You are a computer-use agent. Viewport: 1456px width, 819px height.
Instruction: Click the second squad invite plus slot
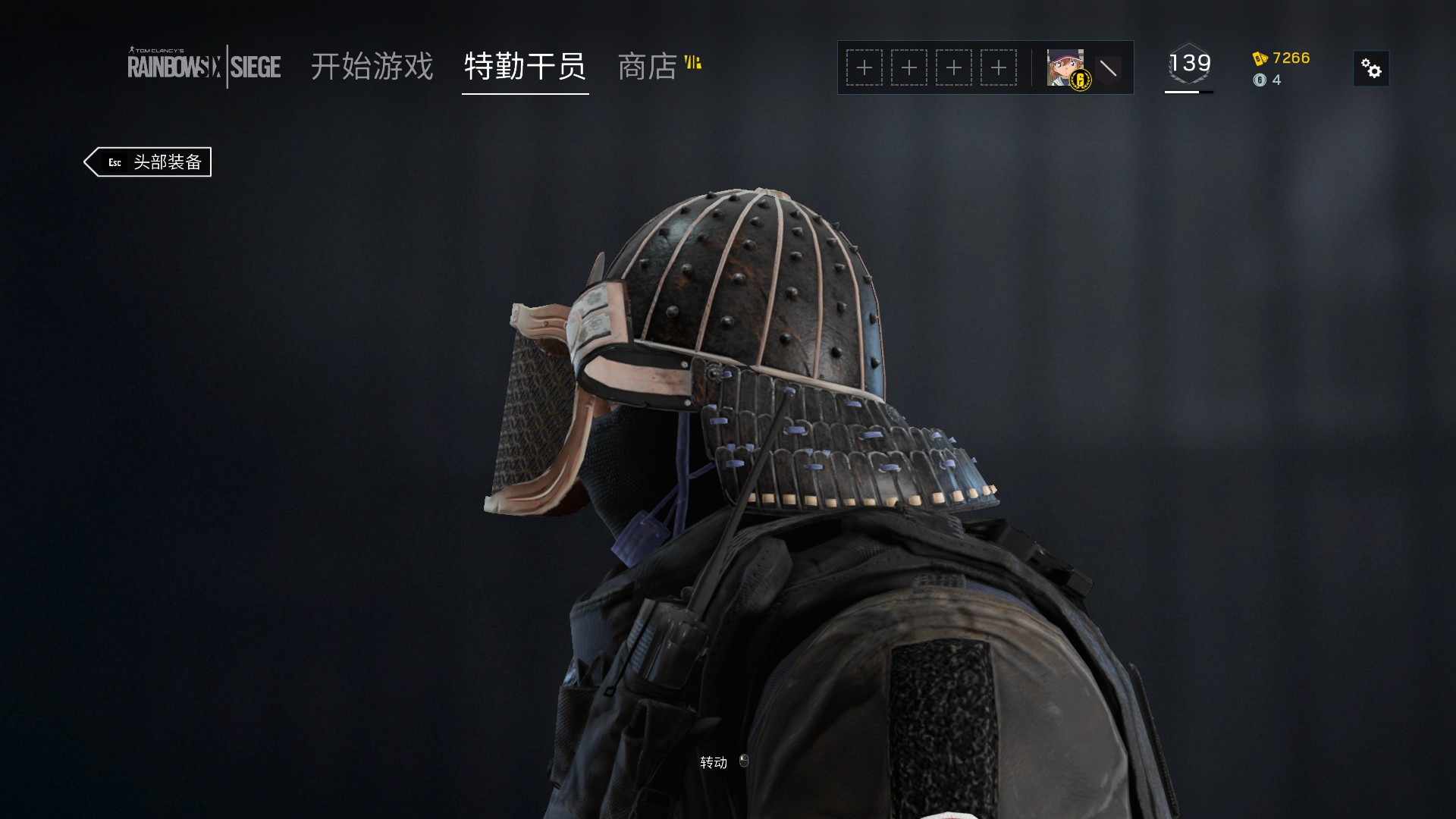click(909, 67)
